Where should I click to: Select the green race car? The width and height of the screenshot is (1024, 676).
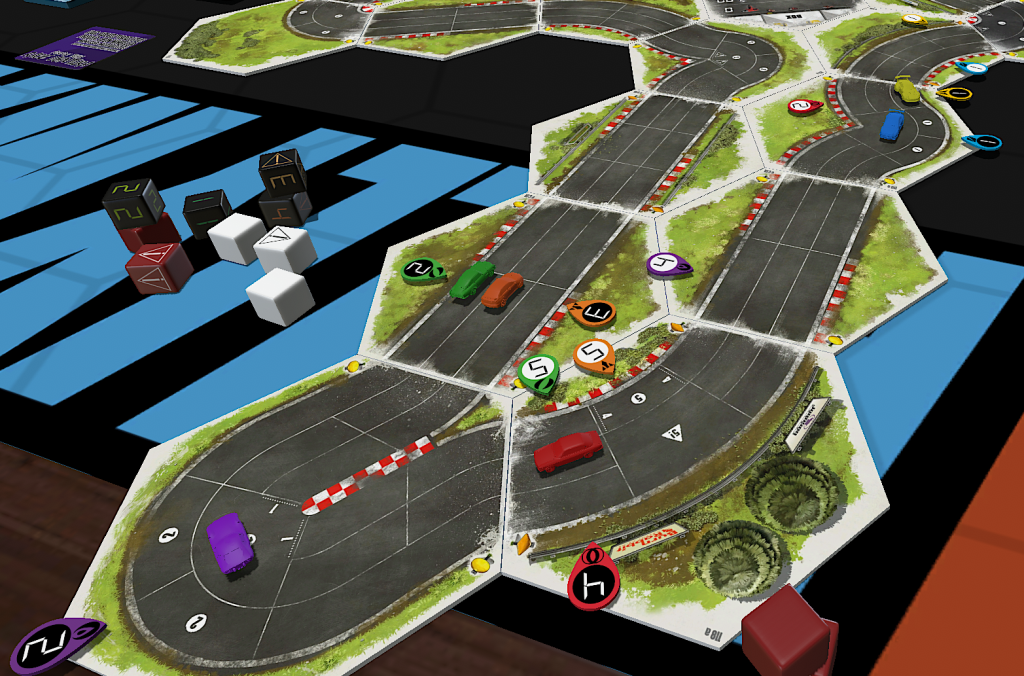(x=472, y=281)
